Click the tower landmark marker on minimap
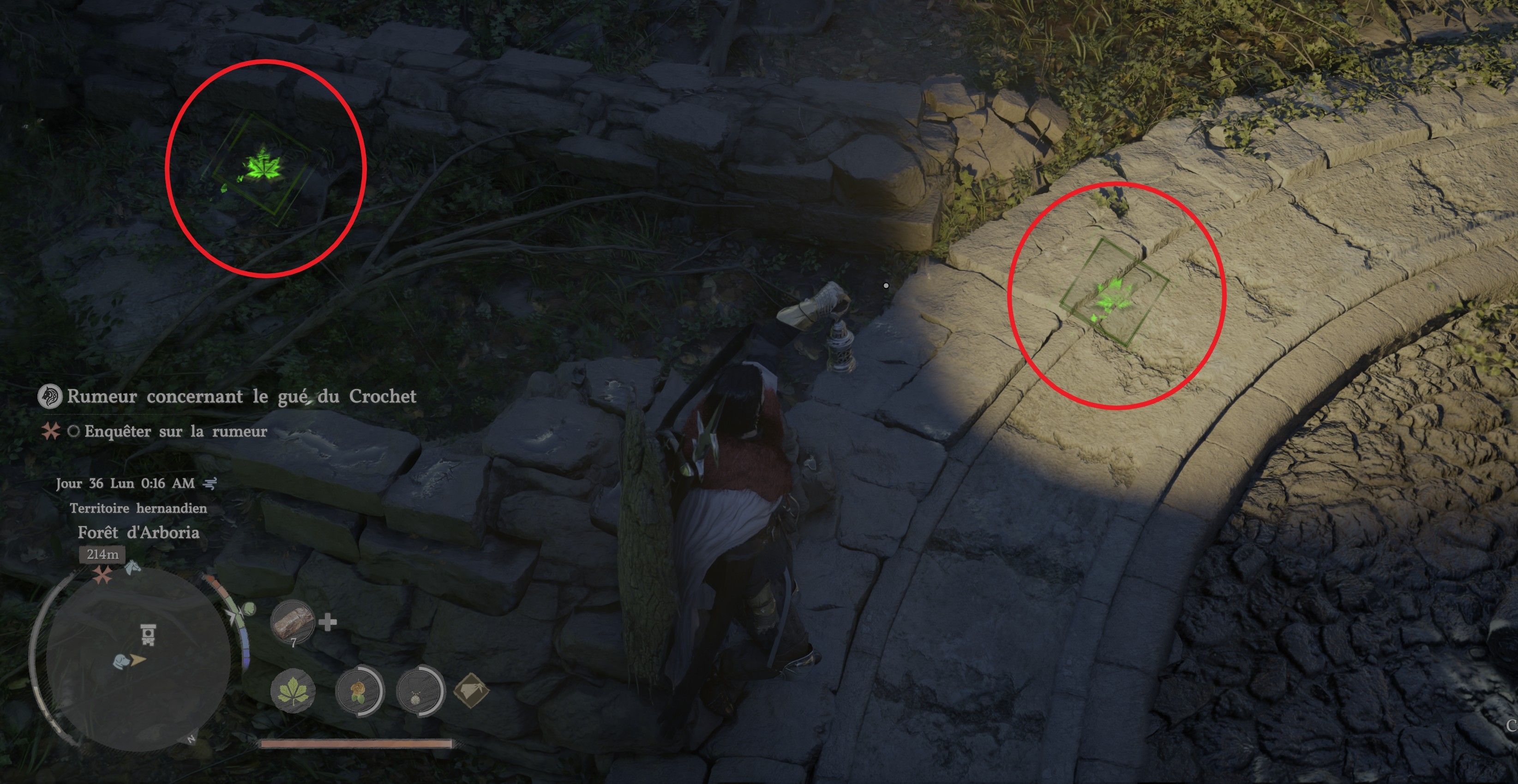The image size is (1518, 784). pos(148,634)
